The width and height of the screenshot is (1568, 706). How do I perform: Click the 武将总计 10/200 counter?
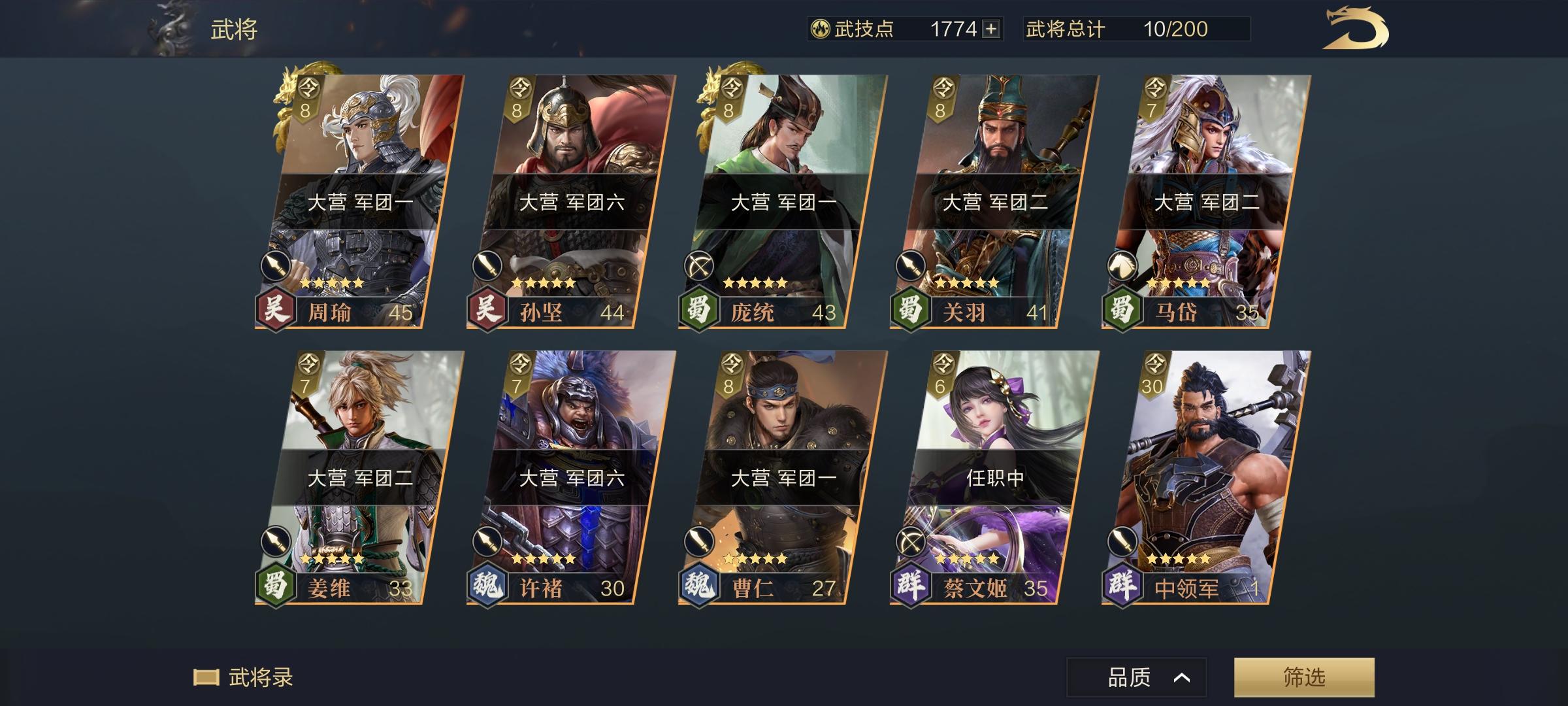coord(1138,28)
